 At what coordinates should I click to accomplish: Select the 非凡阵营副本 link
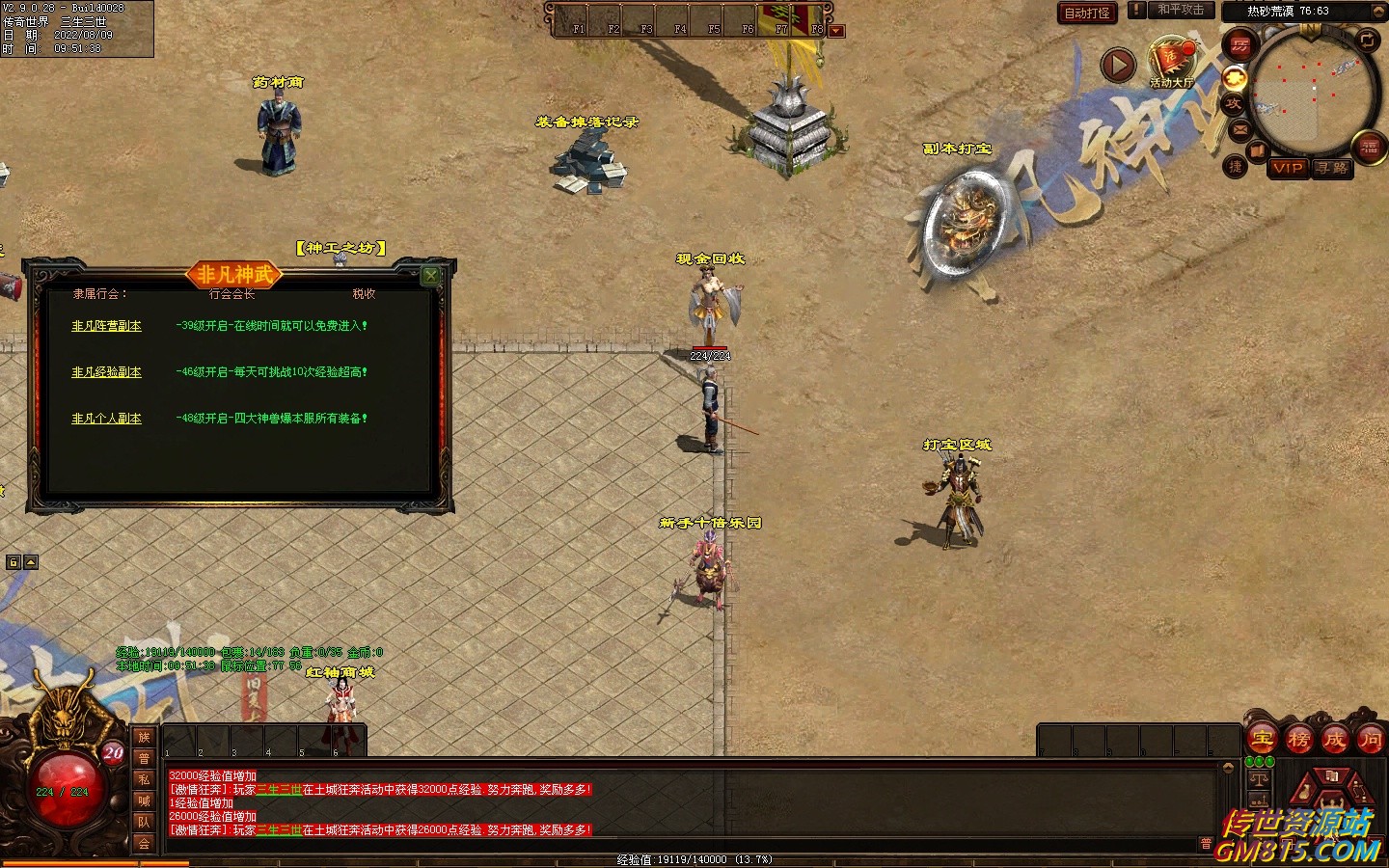[106, 326]
